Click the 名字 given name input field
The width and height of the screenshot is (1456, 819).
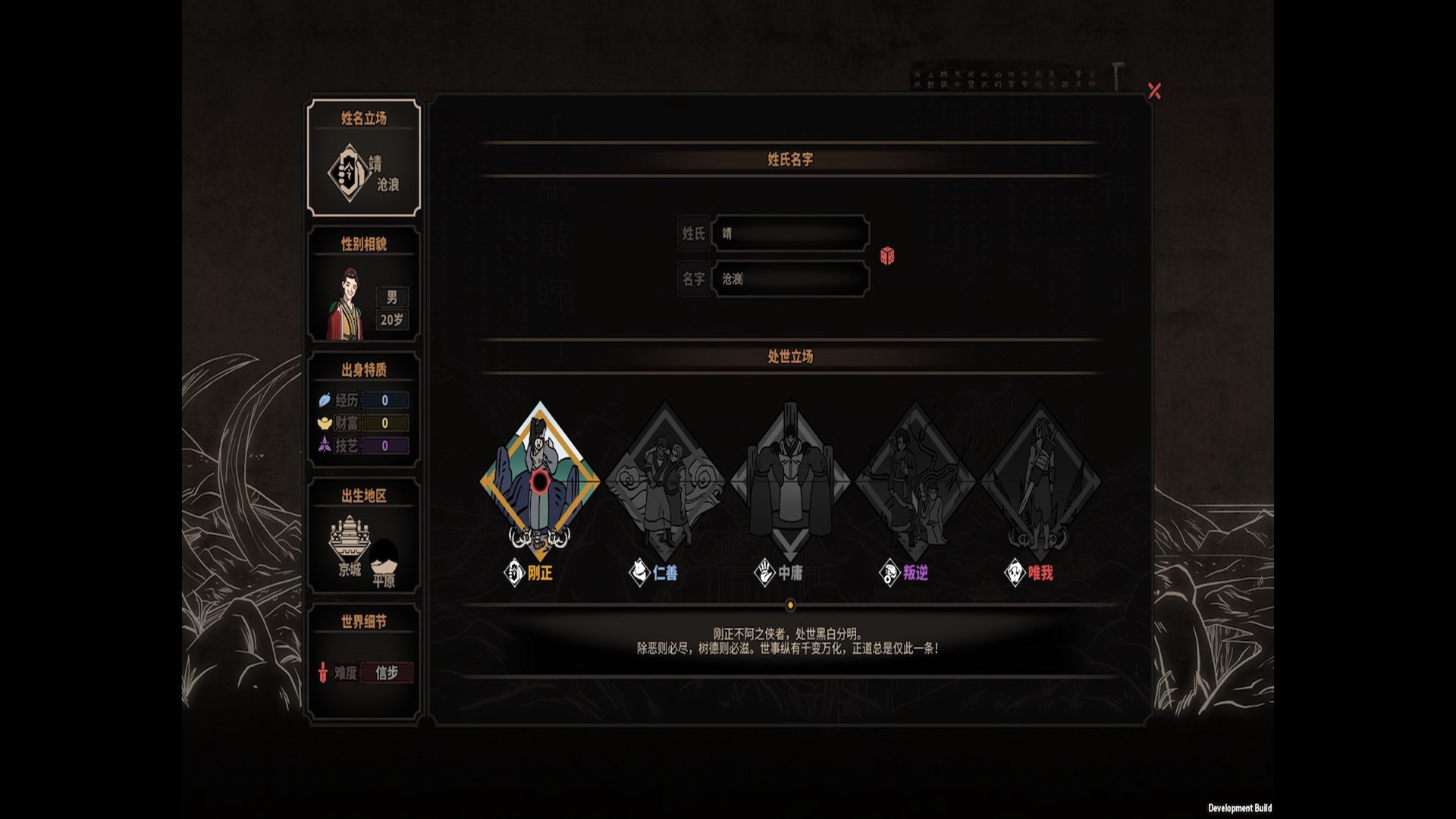point(790,279)
